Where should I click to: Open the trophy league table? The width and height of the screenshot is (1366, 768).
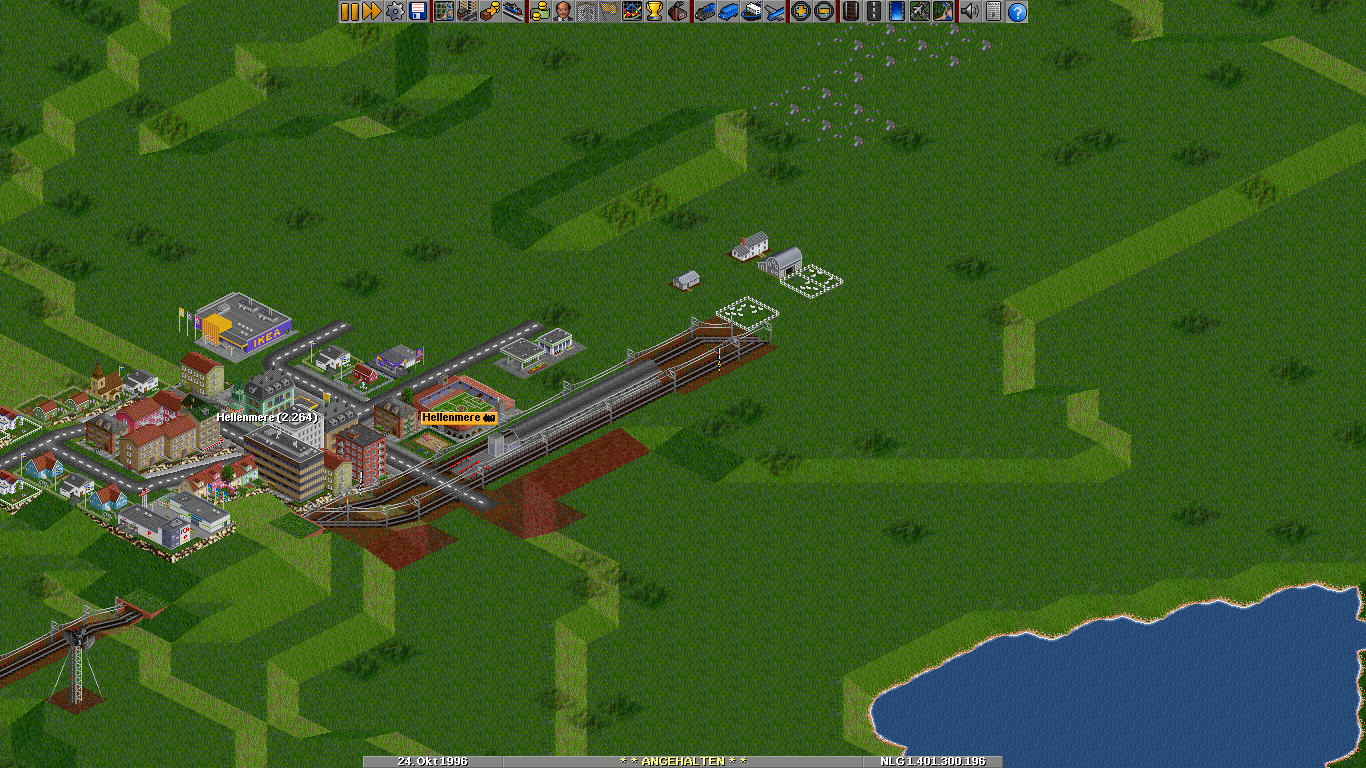[654, 12]
